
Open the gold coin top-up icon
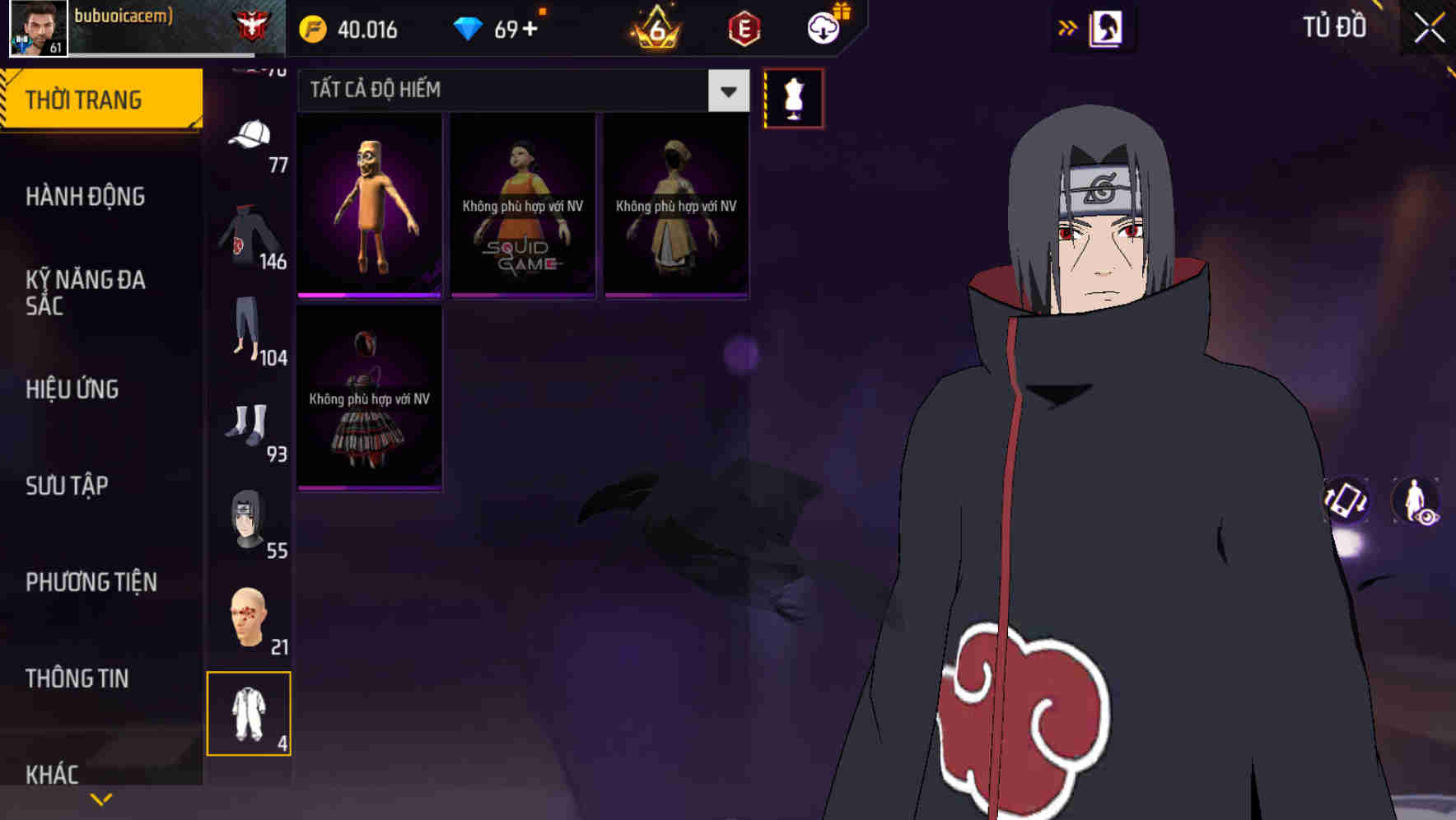pos(315,28)
